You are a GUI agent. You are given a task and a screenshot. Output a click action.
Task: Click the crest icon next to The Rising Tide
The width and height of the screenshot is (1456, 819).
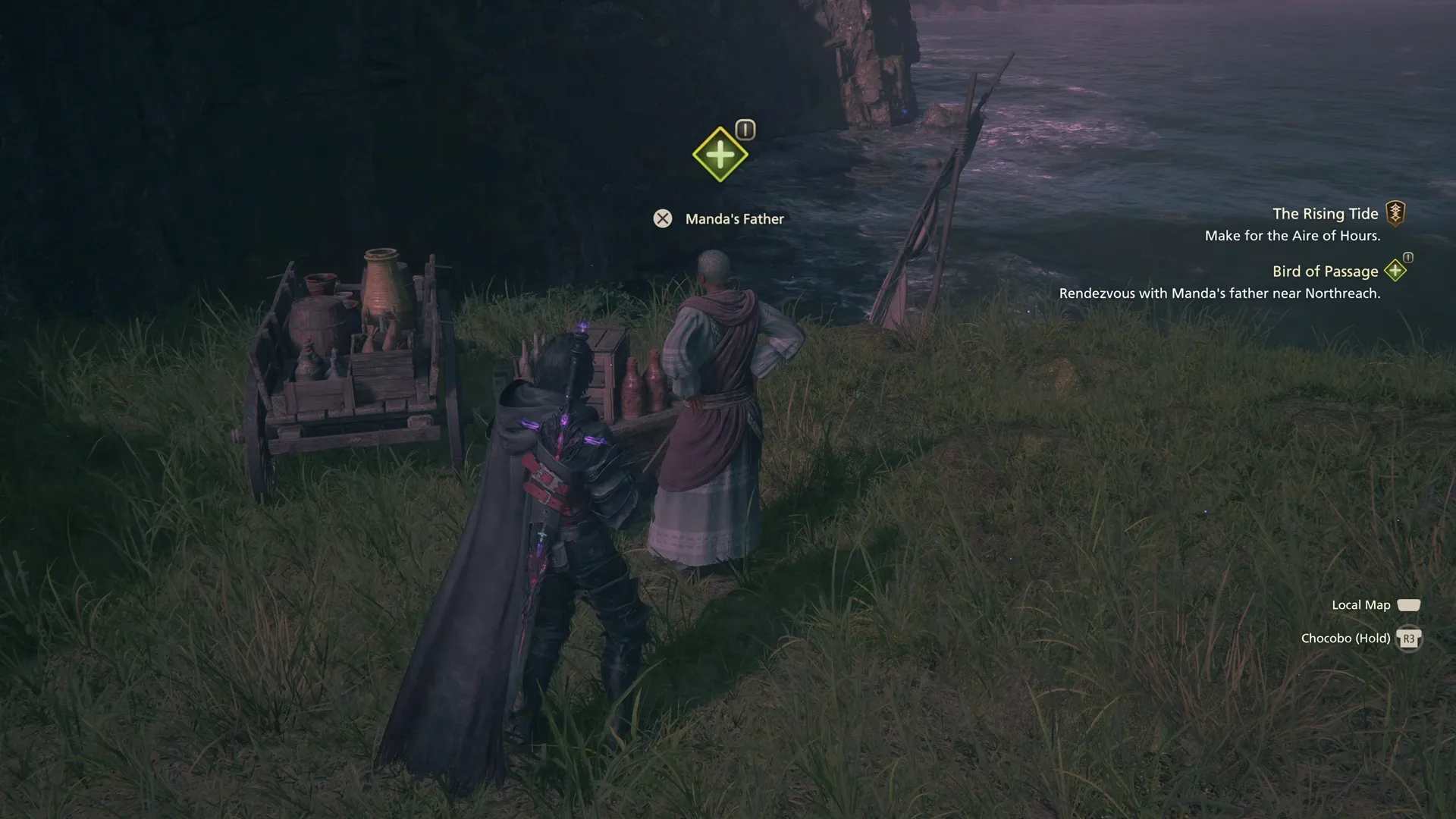(x=1398, y=213)
